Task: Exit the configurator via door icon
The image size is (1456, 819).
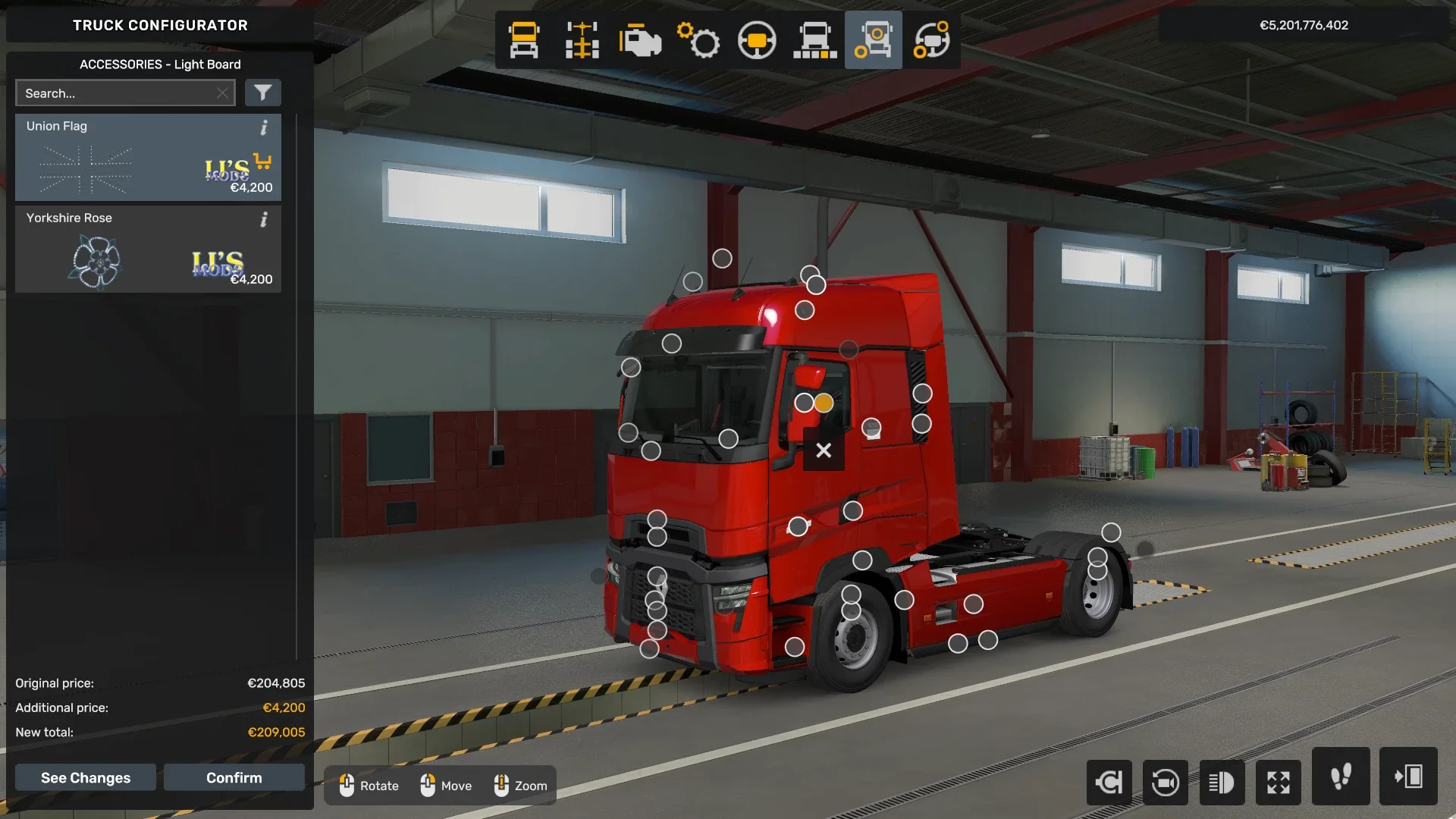Action: 1410,782
